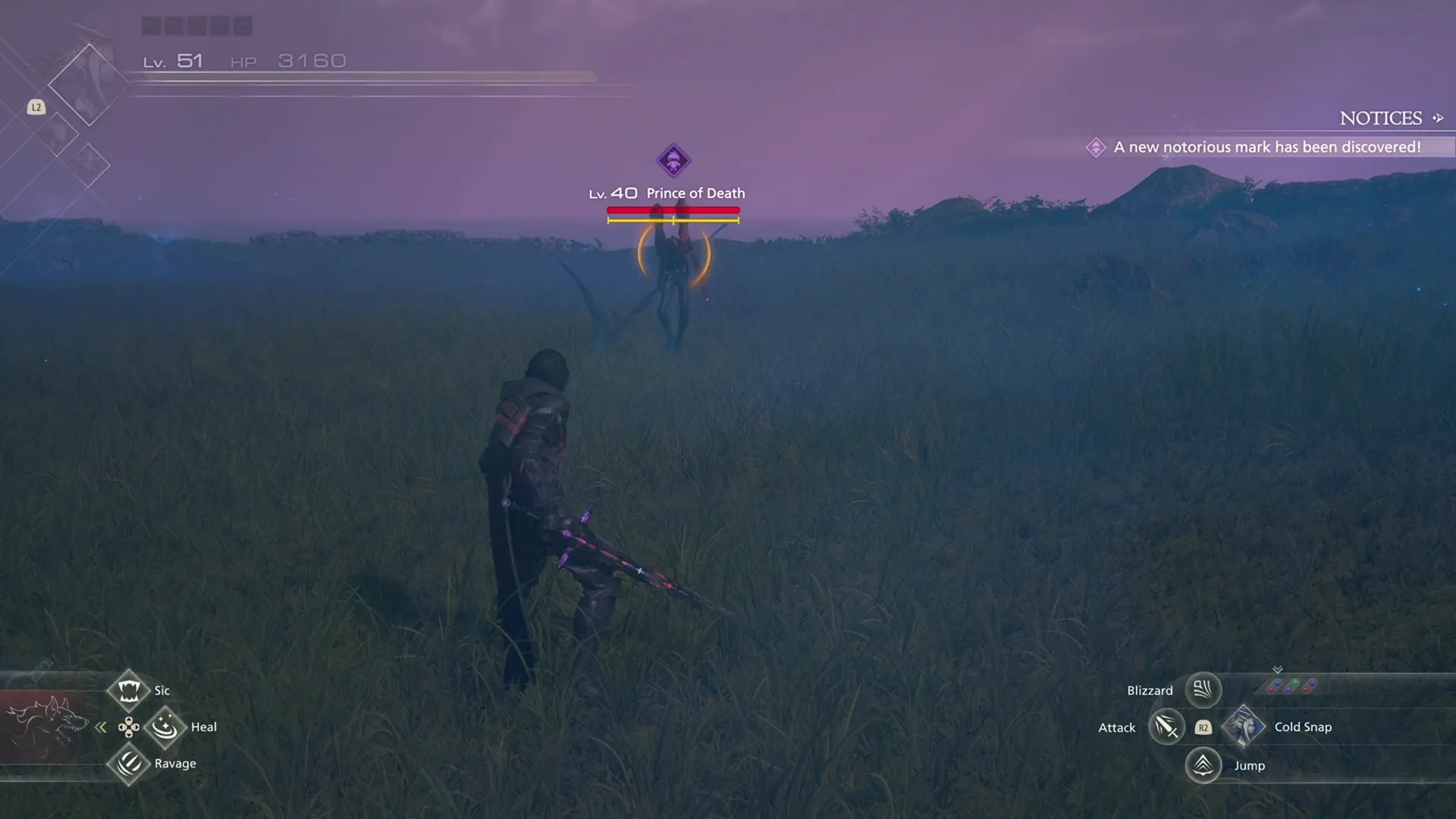
Task: Click the NOTICES header label
Action: tap(1382, 118)
